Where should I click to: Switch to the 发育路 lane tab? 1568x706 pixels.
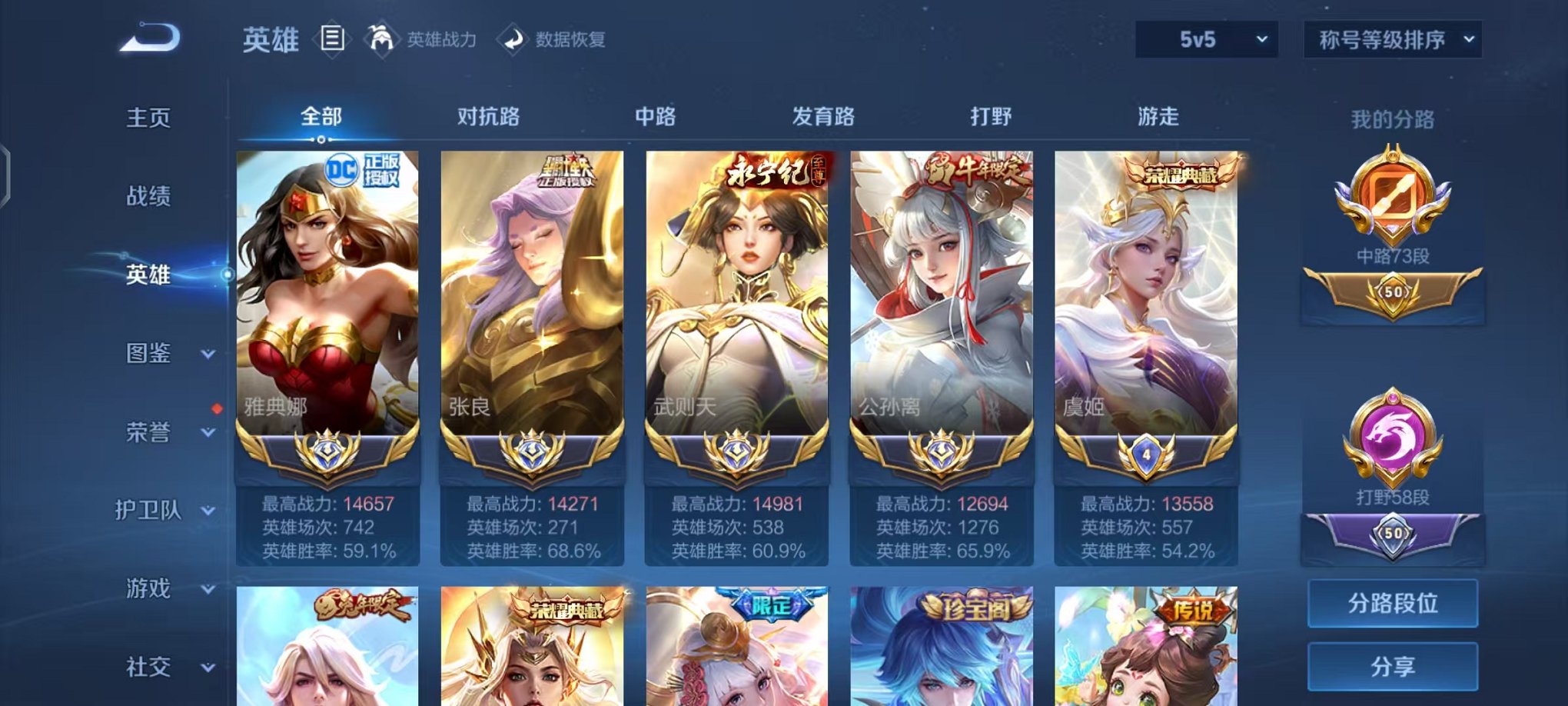pyautogui.click(x=824, y=117)
